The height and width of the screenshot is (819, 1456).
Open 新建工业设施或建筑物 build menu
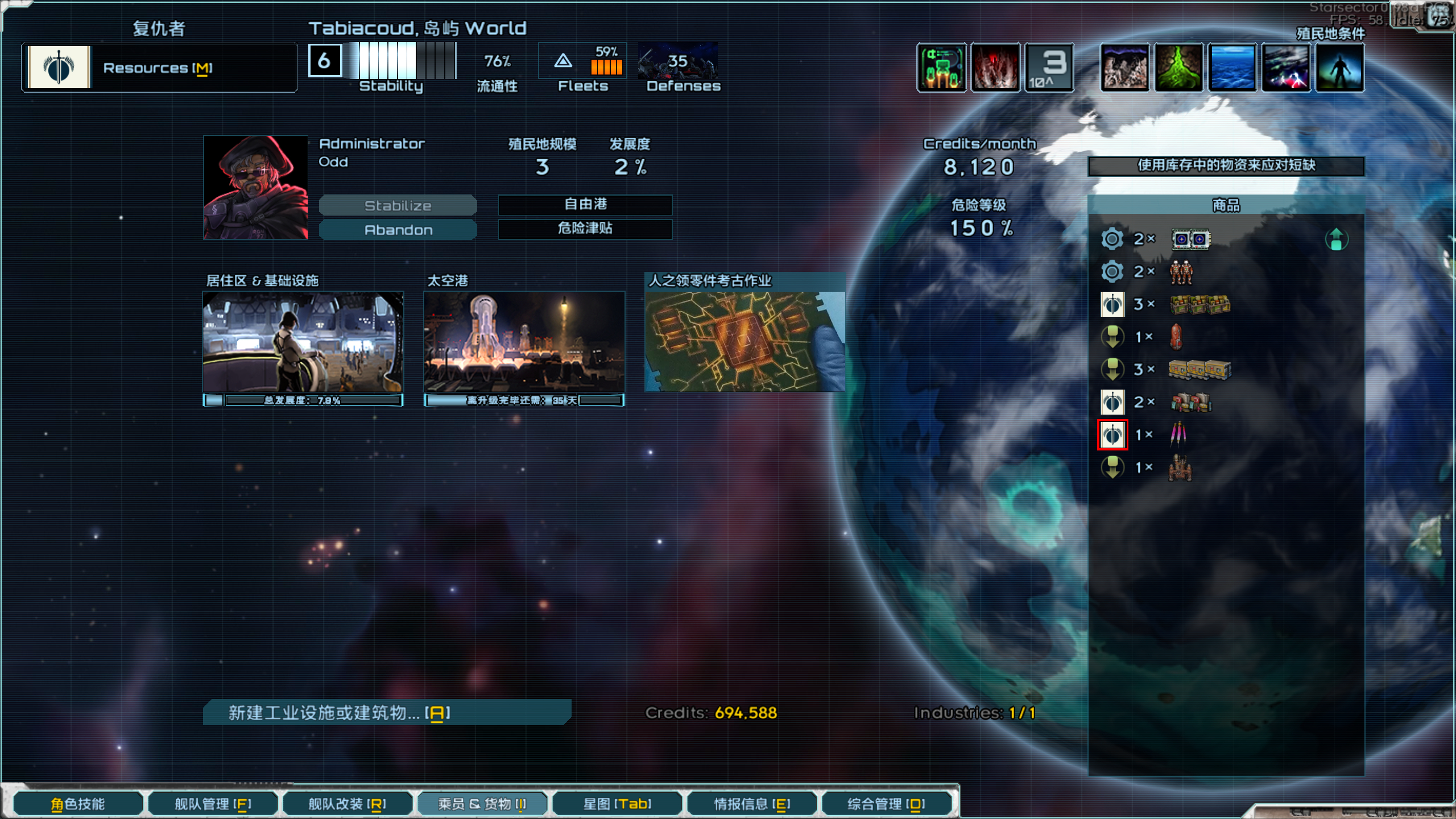(x=387, y=713)
